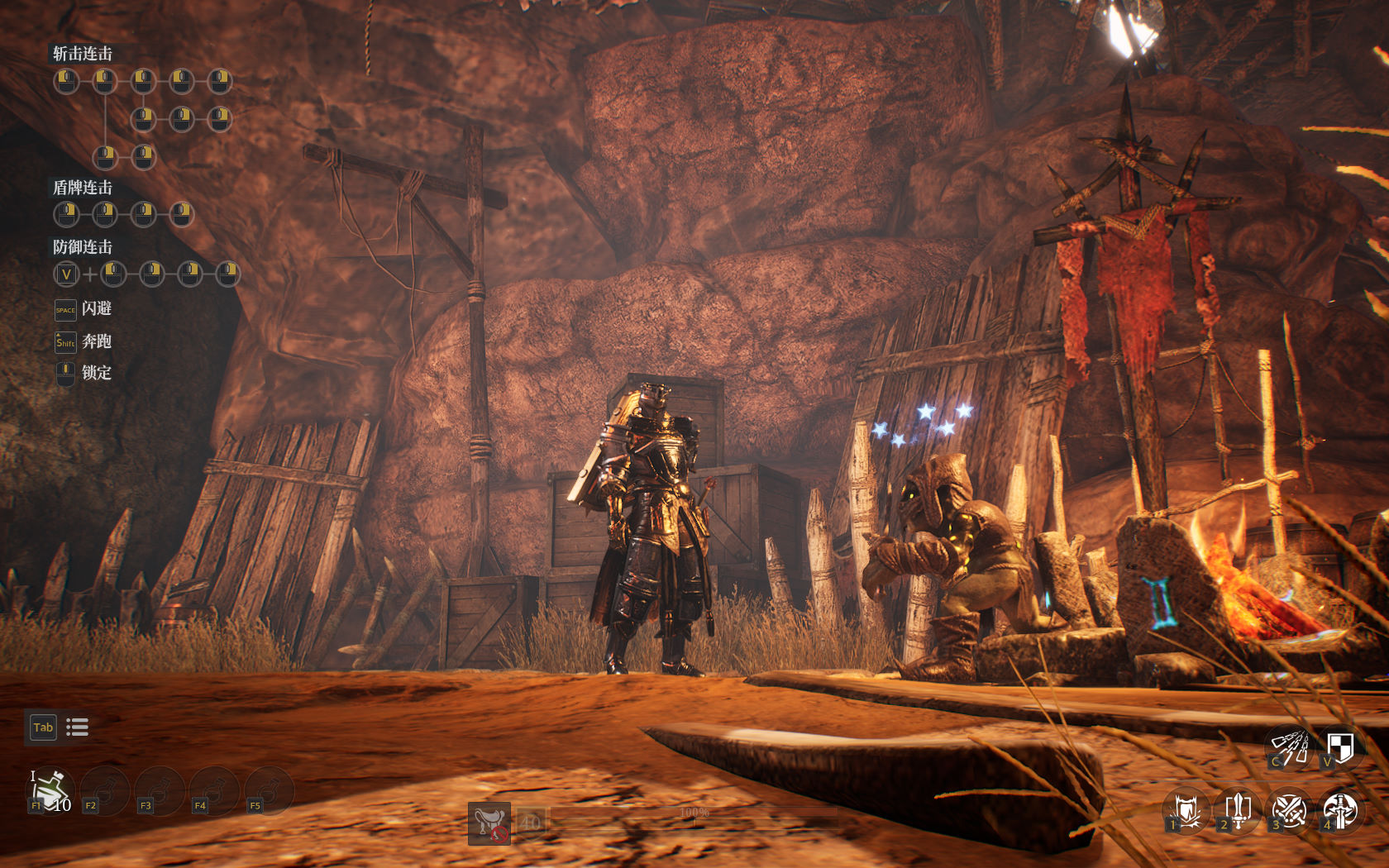
Task: Open the menu list icon beside Tab
Action: 77,727
